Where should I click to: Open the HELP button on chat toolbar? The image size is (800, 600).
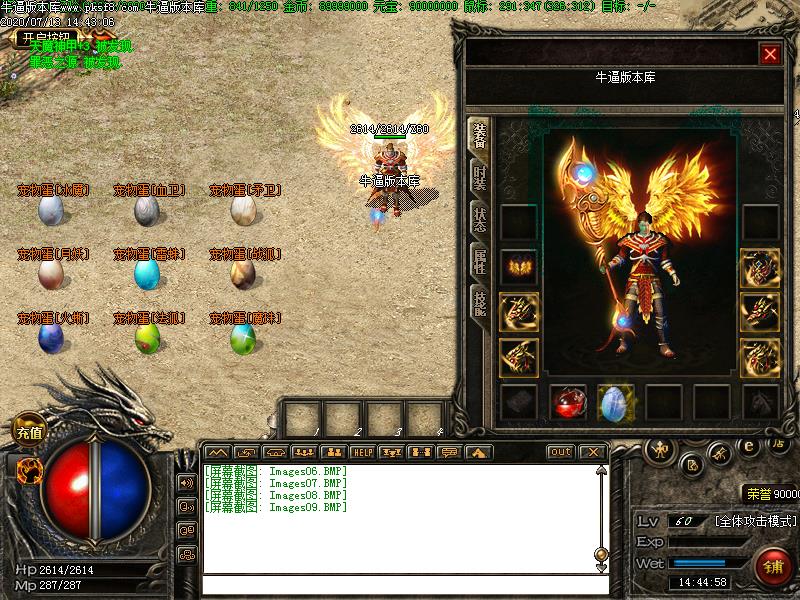tap(362, 452)
